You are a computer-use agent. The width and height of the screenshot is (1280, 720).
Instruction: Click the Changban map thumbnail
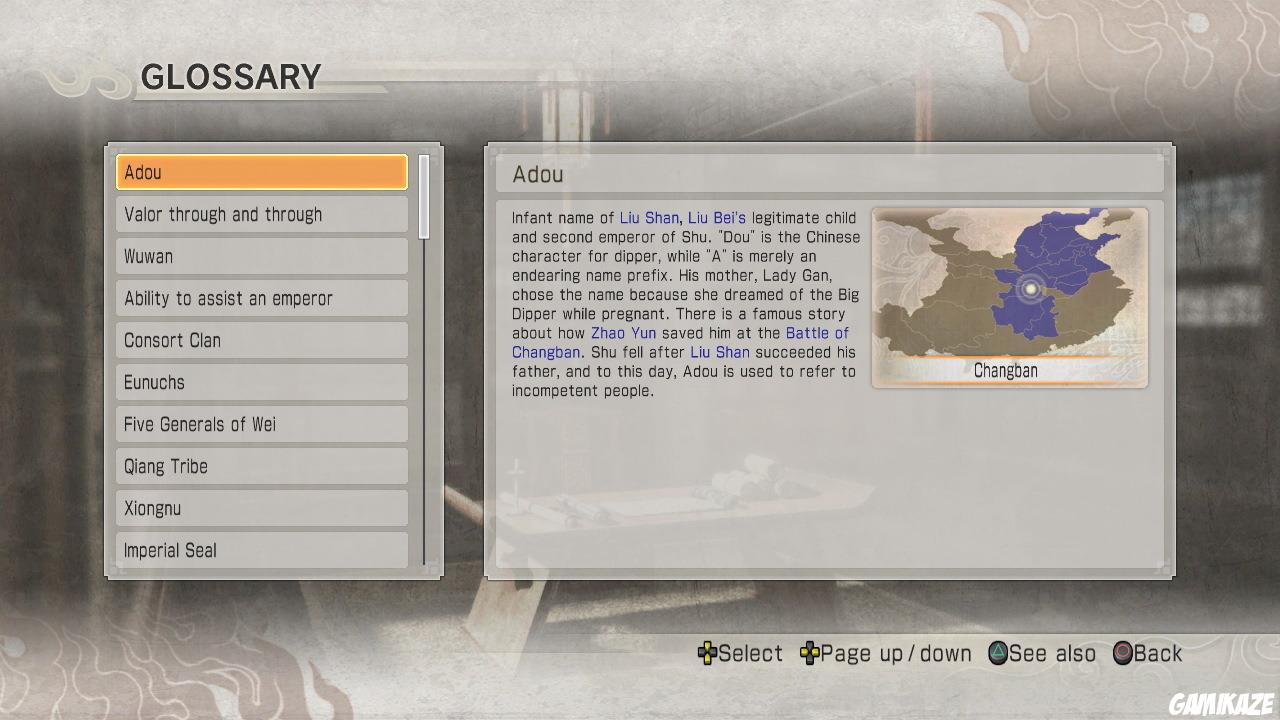(x=1009, y=296)
